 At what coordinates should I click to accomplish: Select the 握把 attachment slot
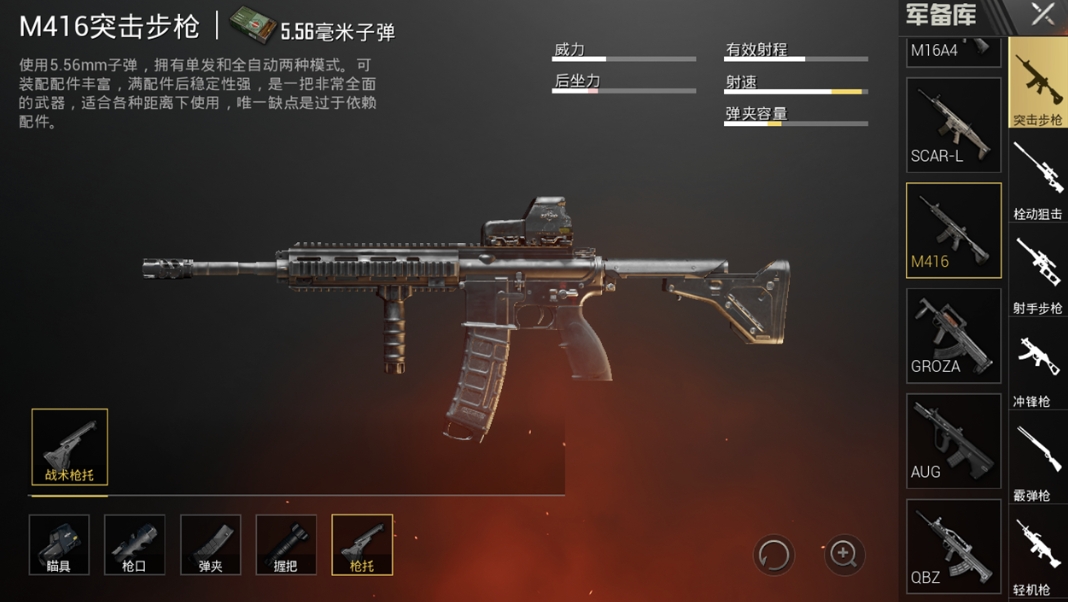pyautogui.click(x=286, y=545)
